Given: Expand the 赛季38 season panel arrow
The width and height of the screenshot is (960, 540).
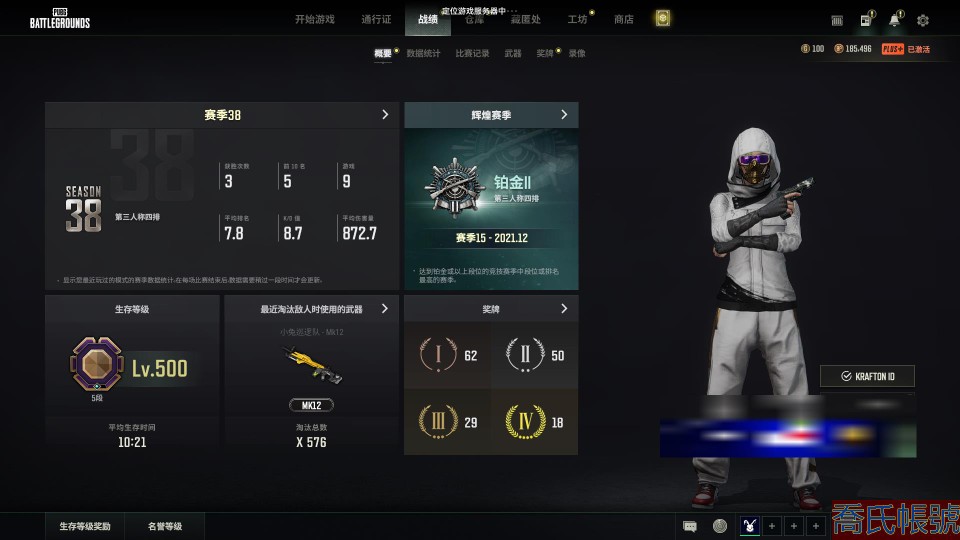Looking at the screenshot, I should [x=385, y=115].
